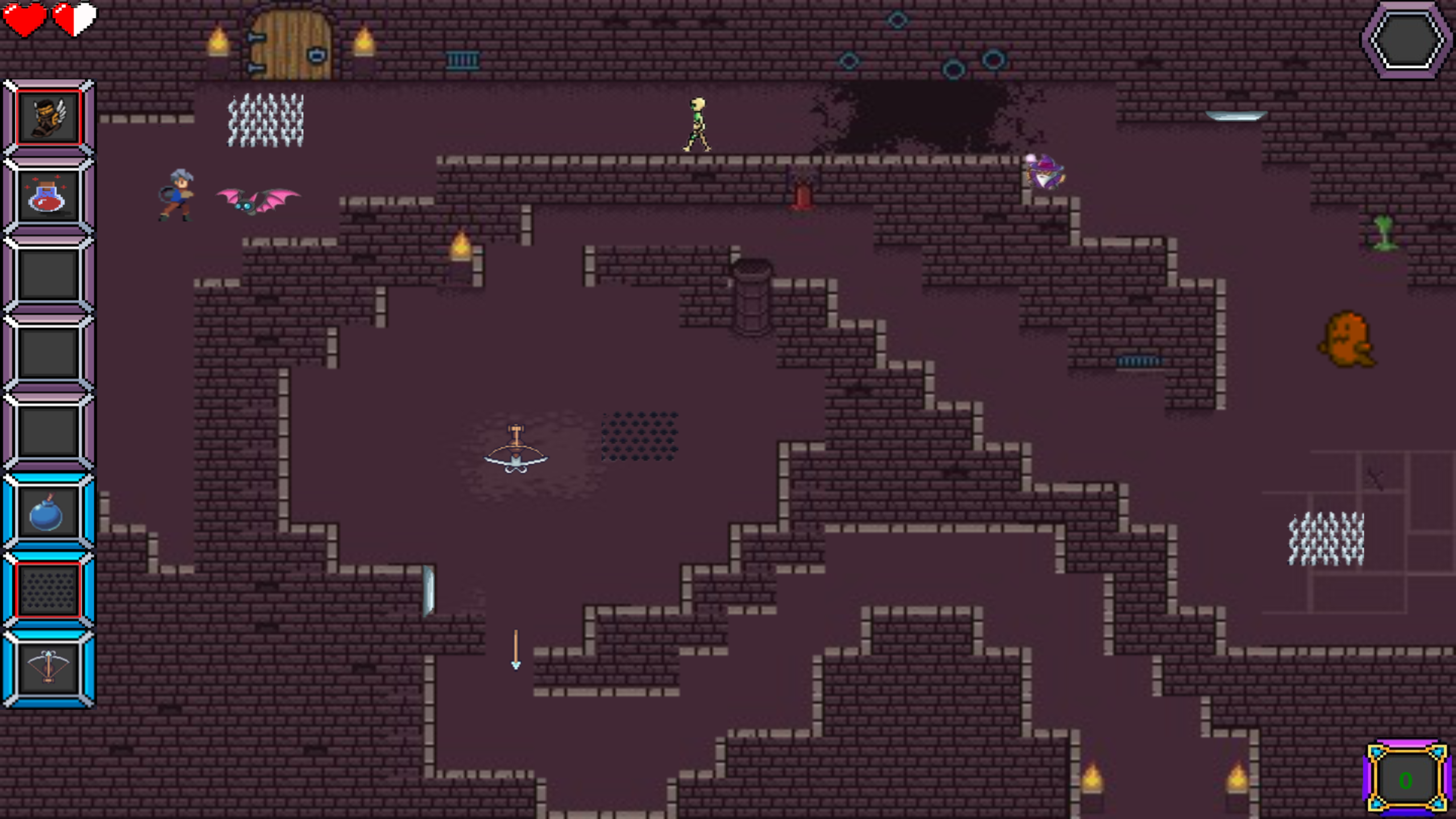Image resolution: width=1456 pixels, height=819 pixels.
Task: Pick the crossbow slot in the sidebar
Action: tap(49, 669)
